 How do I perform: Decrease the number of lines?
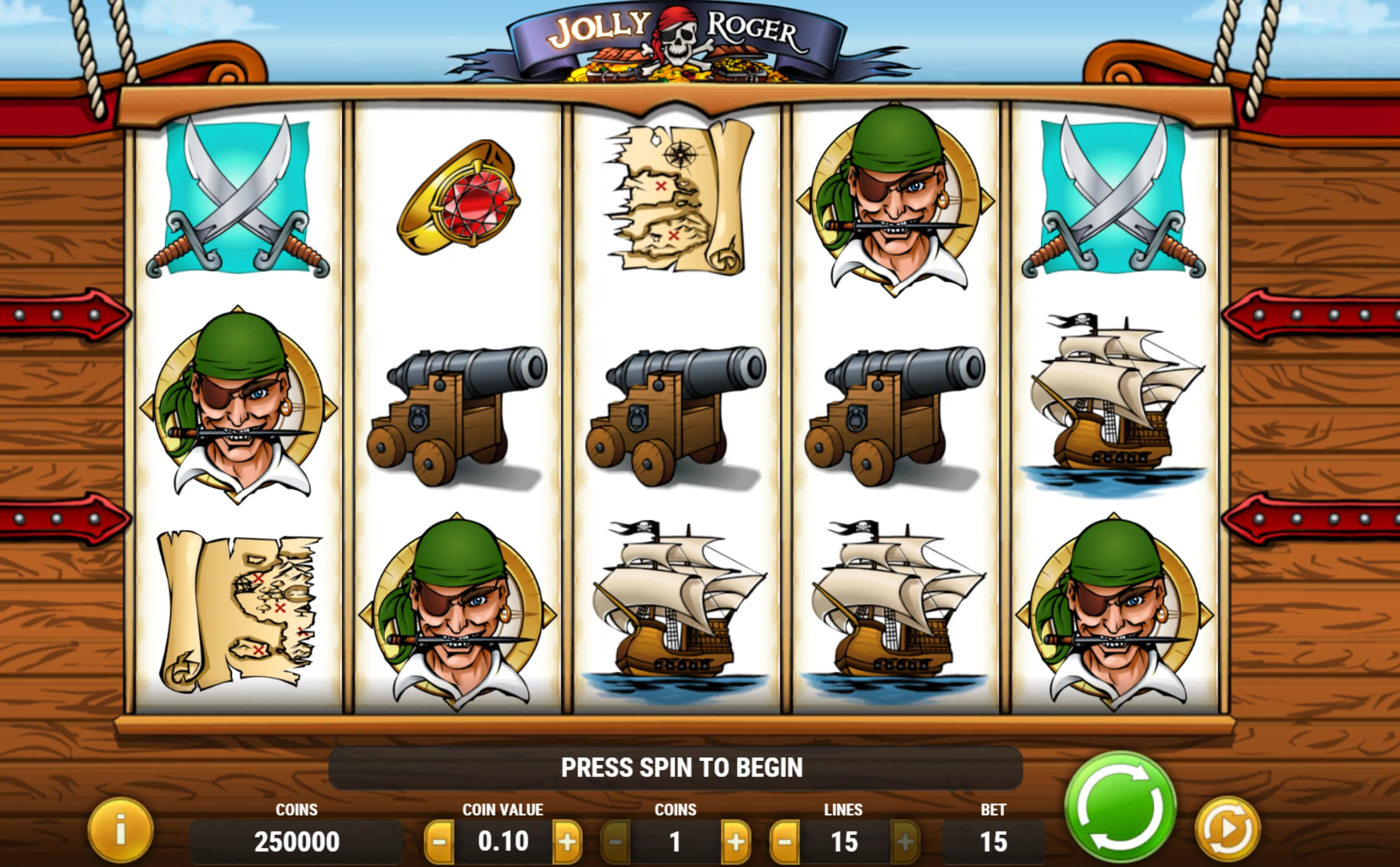click(x=784, y=842)
